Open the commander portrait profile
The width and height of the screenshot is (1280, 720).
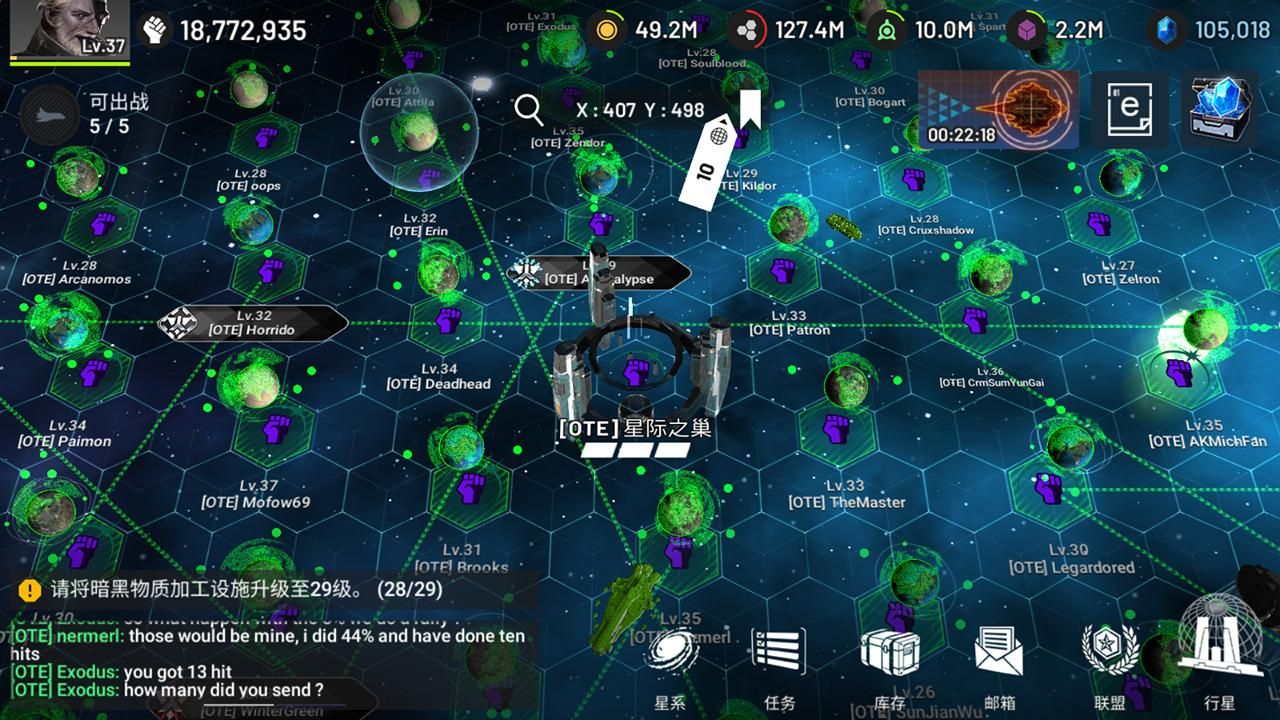point(70,30)
